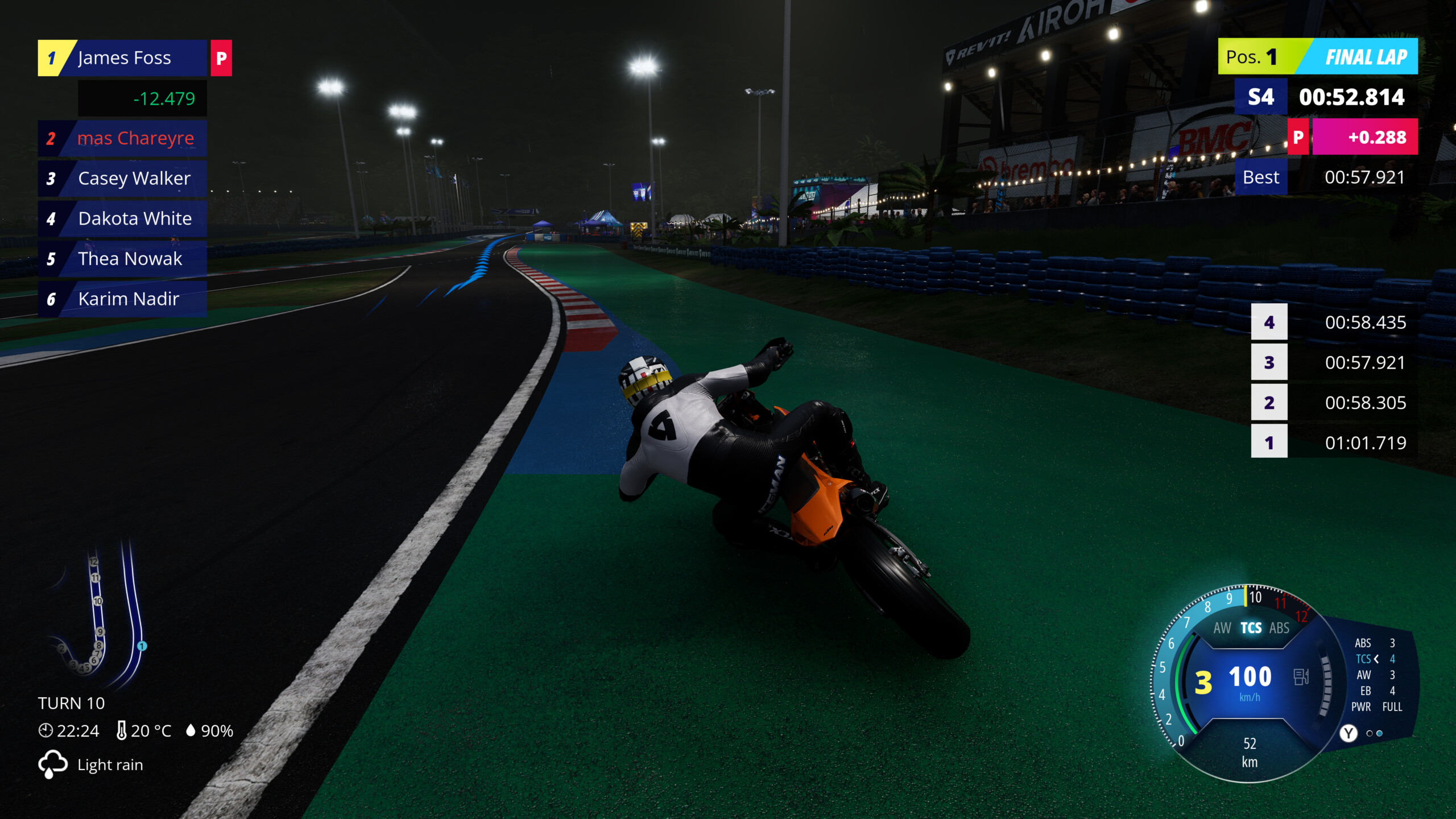Select the humidity water-drop icon
The width and height of the screenshot is (1456, 819).
point(191,731)
